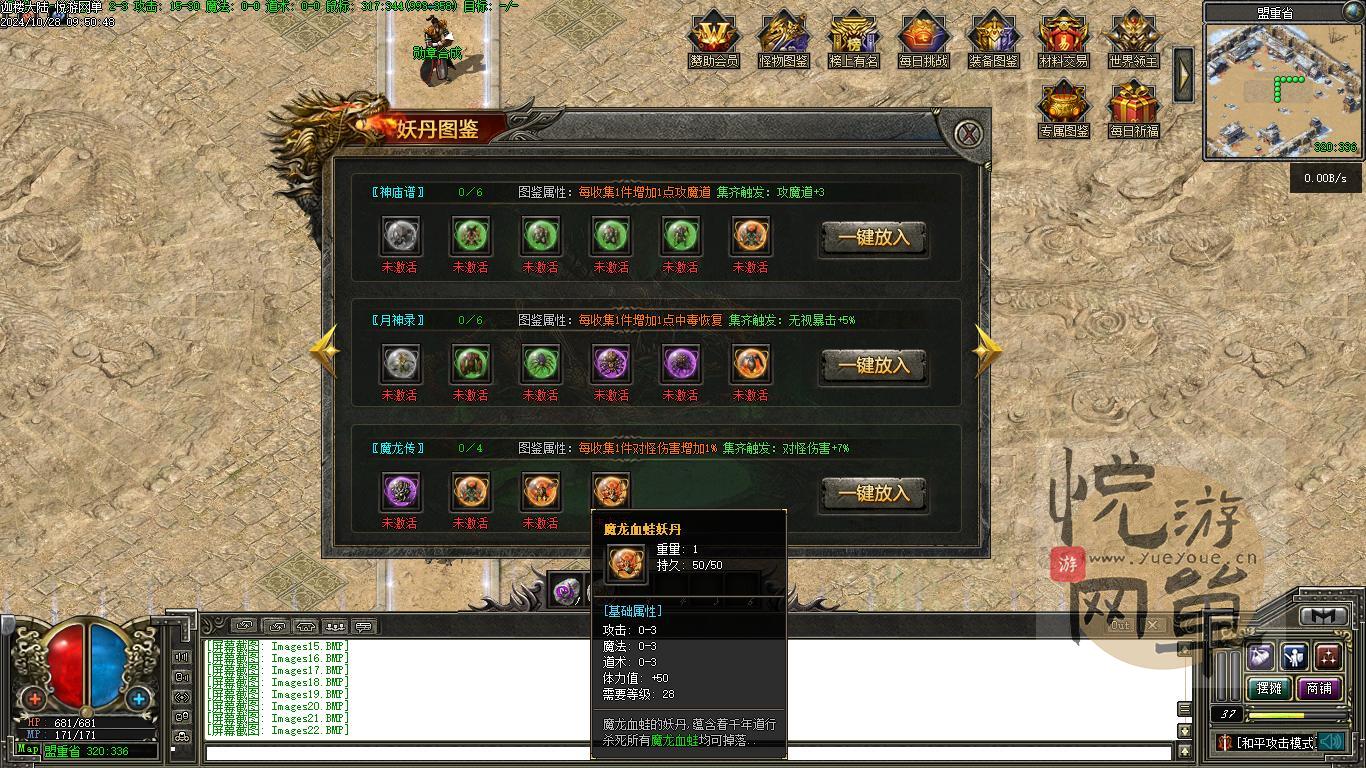This screenshot has width=1366, height=768.
Task: Open the 专属图鉴 exclusive codex
Action: click(1063, 110)
